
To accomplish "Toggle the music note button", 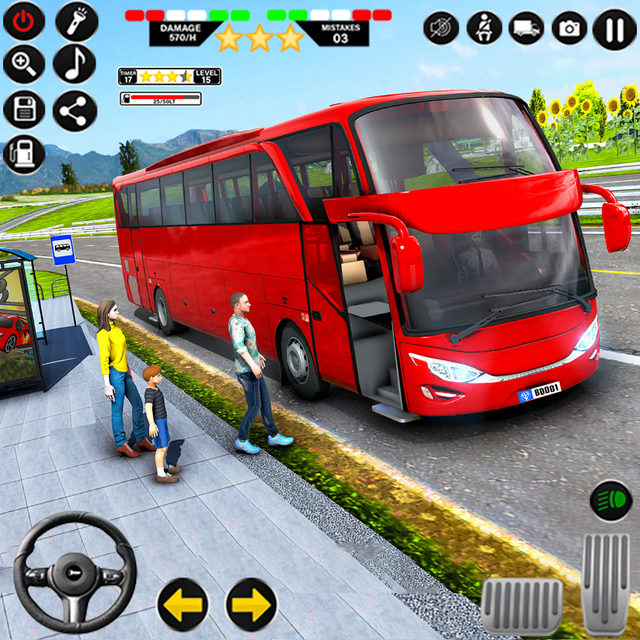I will [74, 65].
